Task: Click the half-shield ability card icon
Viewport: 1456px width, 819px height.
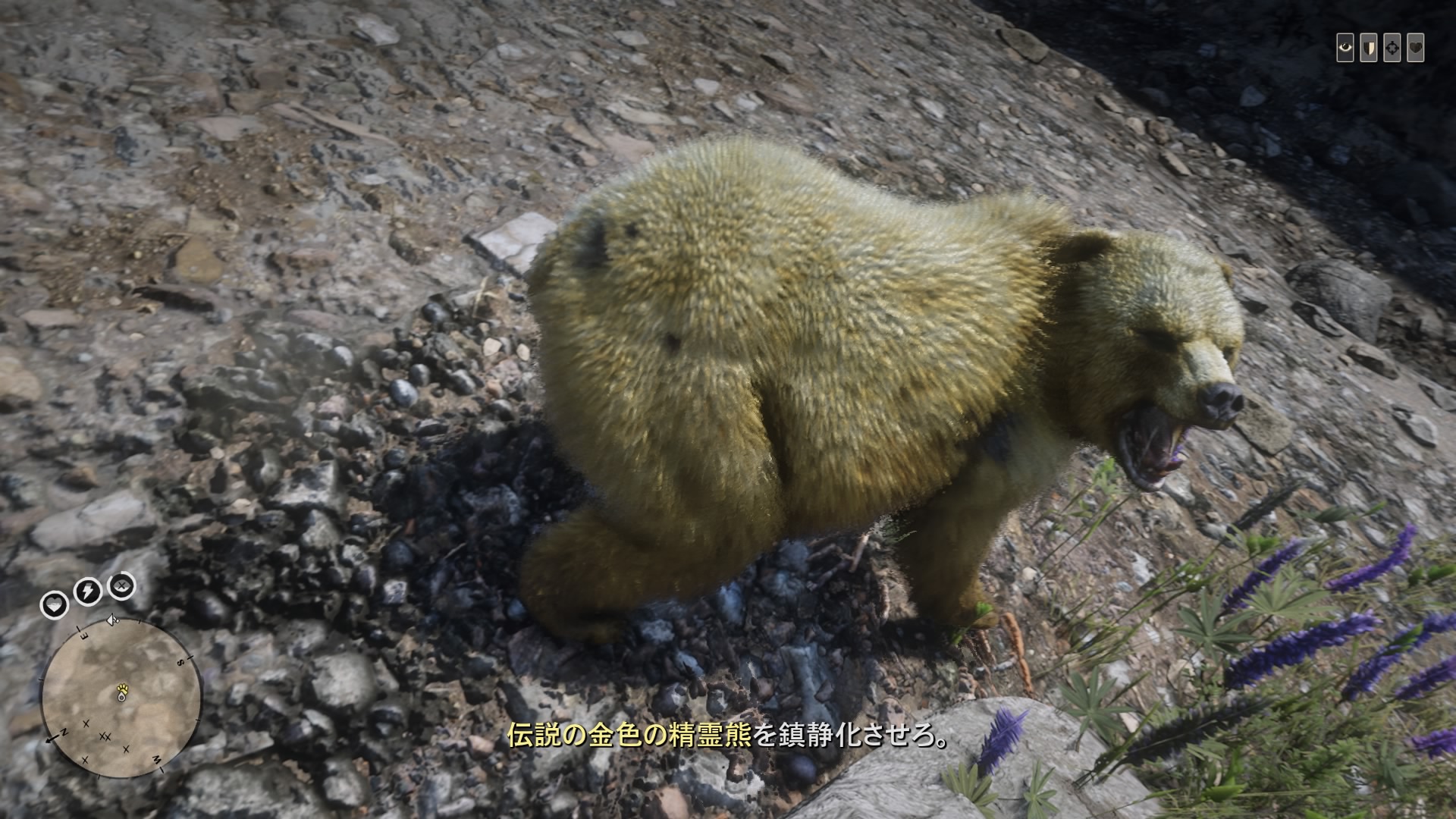Action: 1369,48
